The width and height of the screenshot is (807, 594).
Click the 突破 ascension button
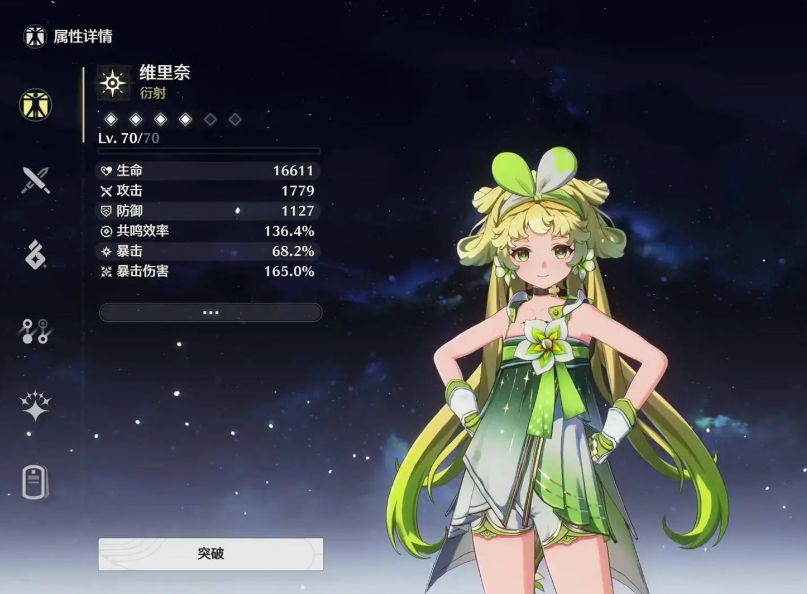210,553
